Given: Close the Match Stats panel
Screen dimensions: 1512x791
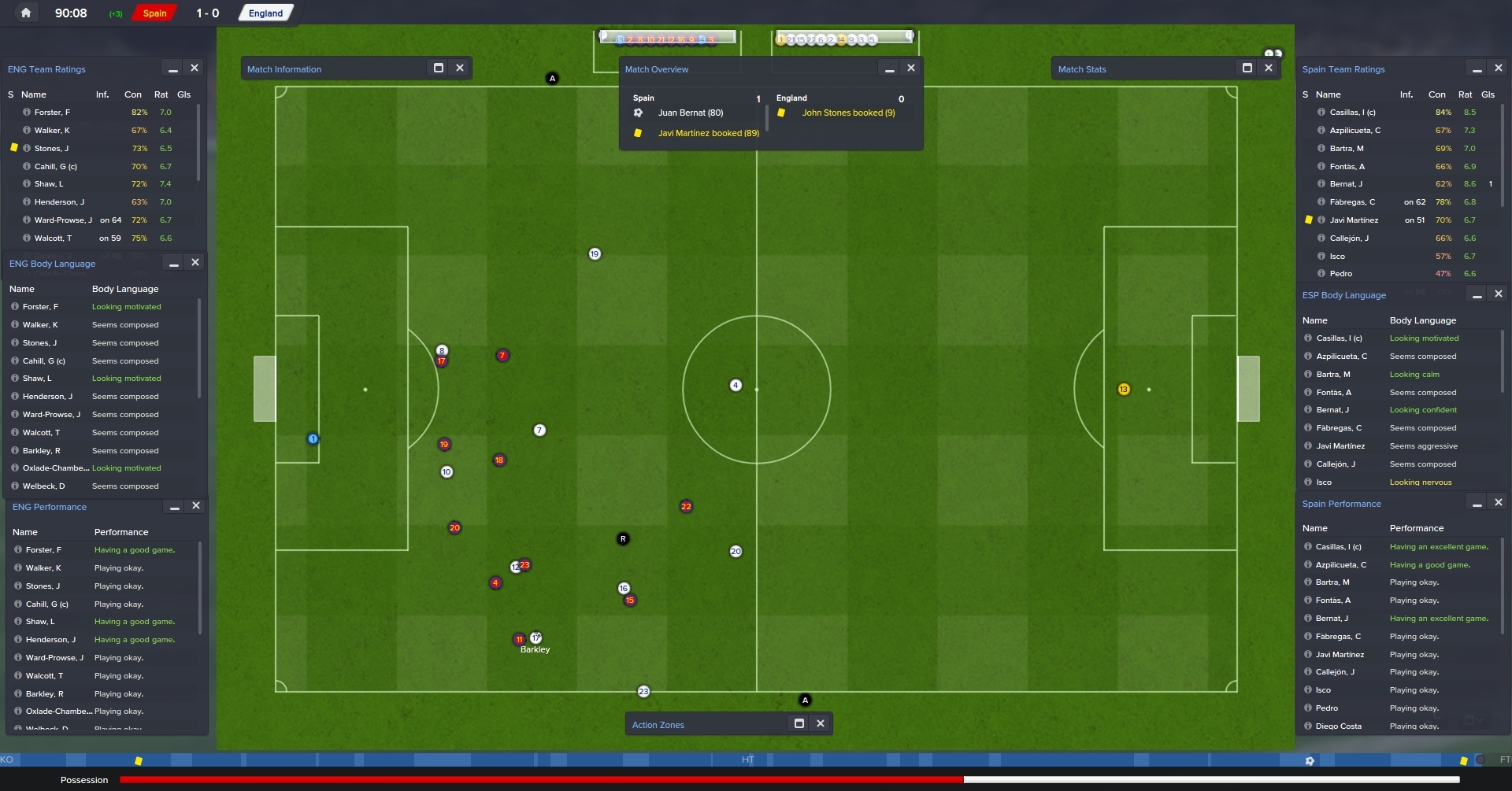Looking at the screenshot, I should [1269, 68].
